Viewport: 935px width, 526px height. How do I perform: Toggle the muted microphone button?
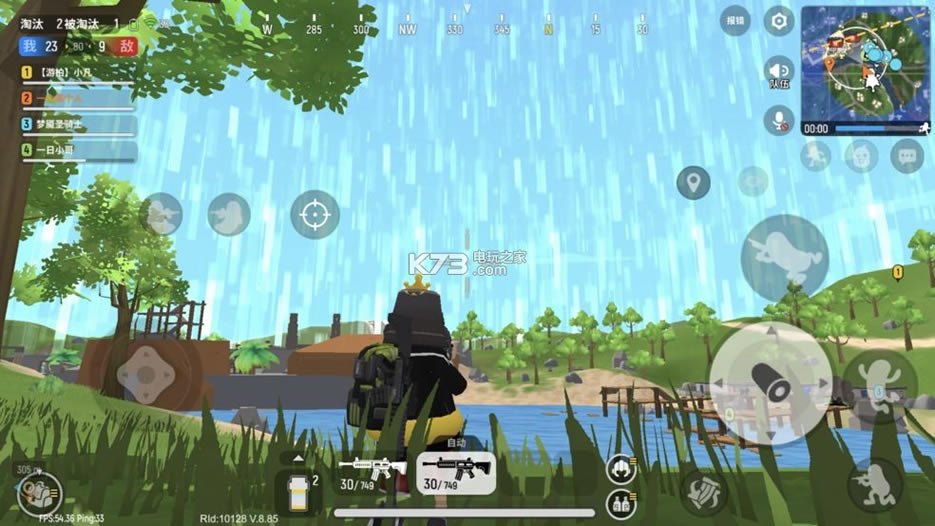click(x=778, y=121)
